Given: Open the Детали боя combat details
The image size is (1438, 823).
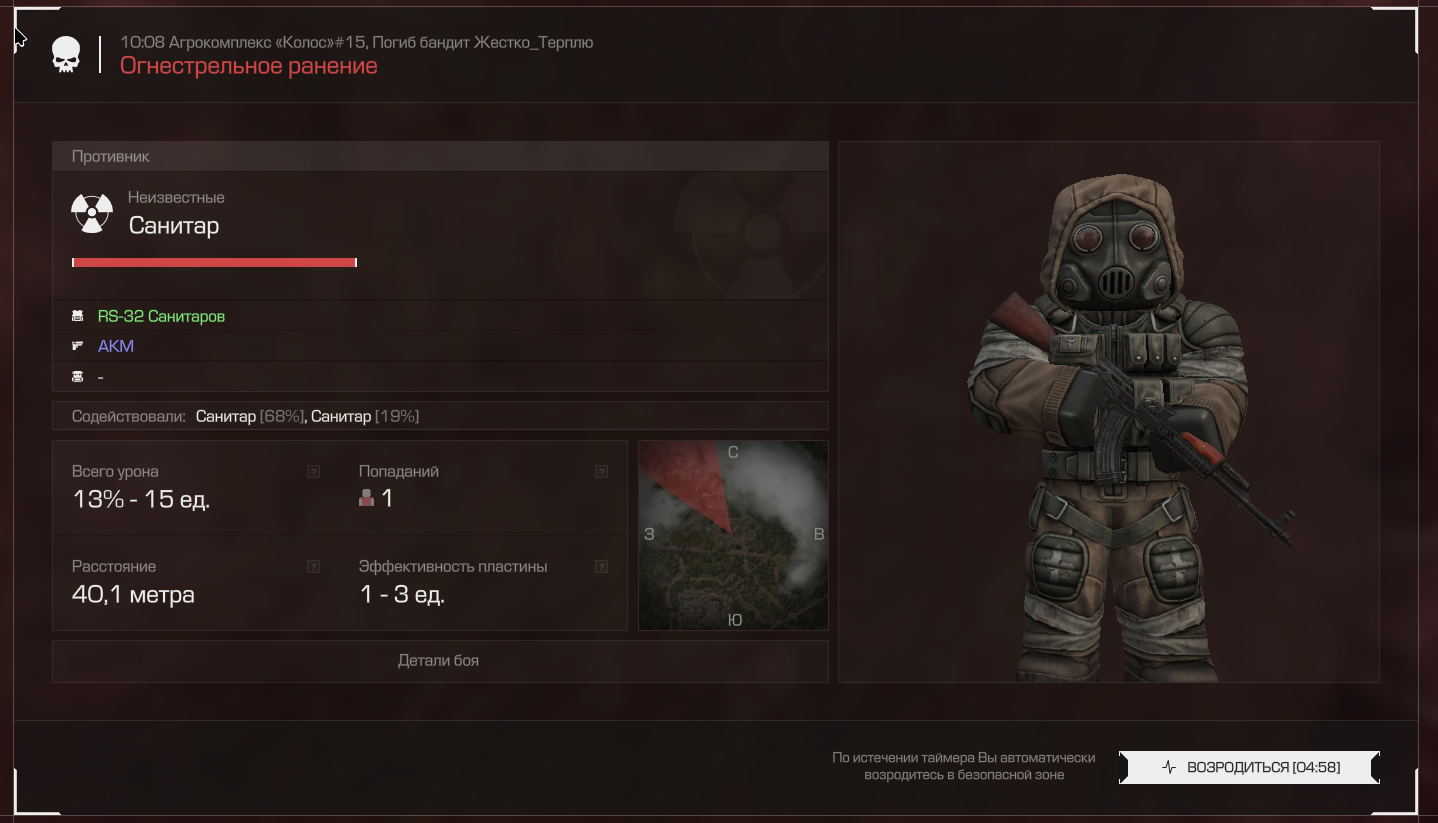Looking at the screenshot, I should coord(439,661).
